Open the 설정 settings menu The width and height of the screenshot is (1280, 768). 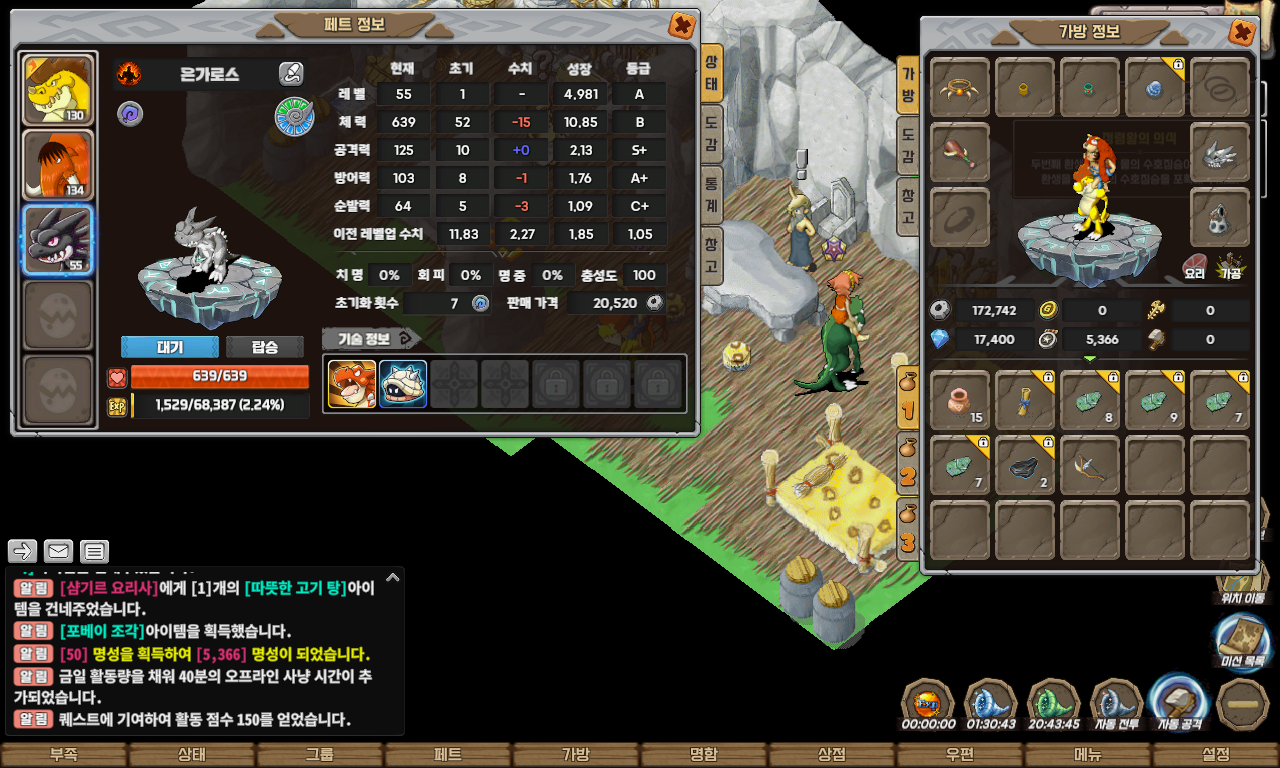pos(1216,755)
